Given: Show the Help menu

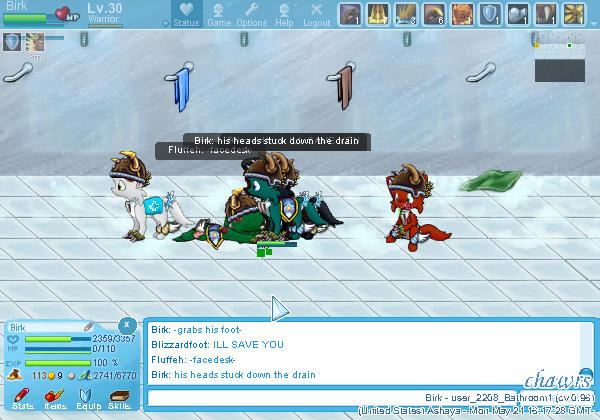Looking at the screenshot, I should [284, 15].
